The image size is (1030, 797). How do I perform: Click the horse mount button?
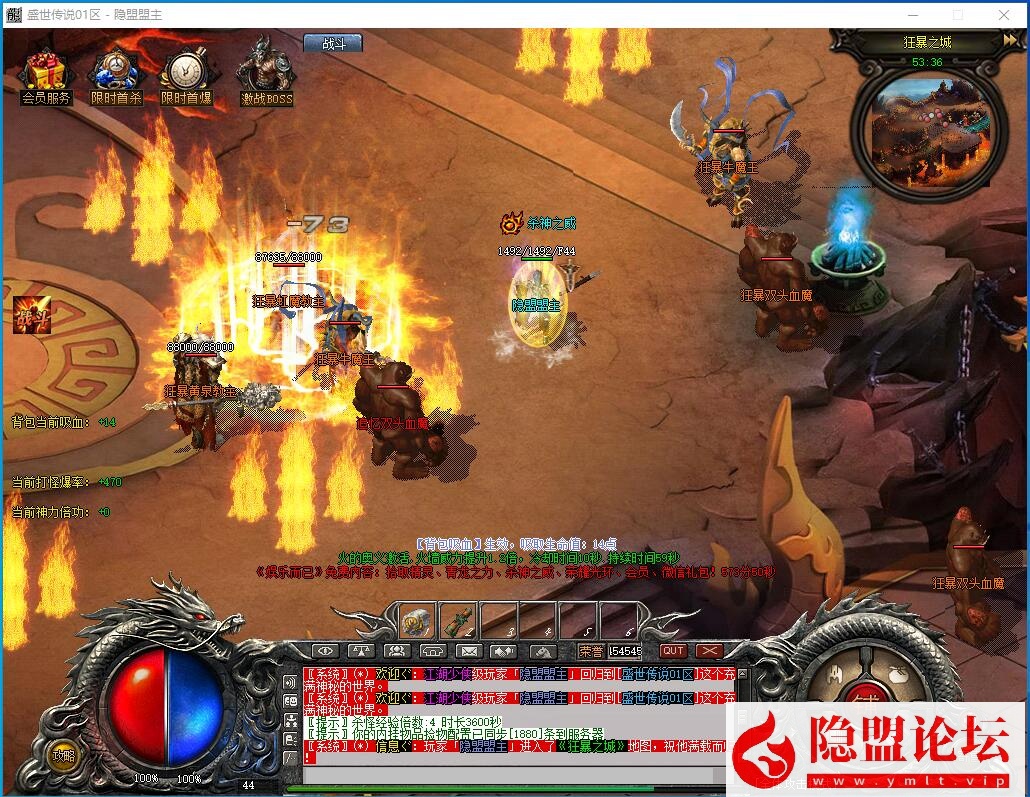point(541,651)
